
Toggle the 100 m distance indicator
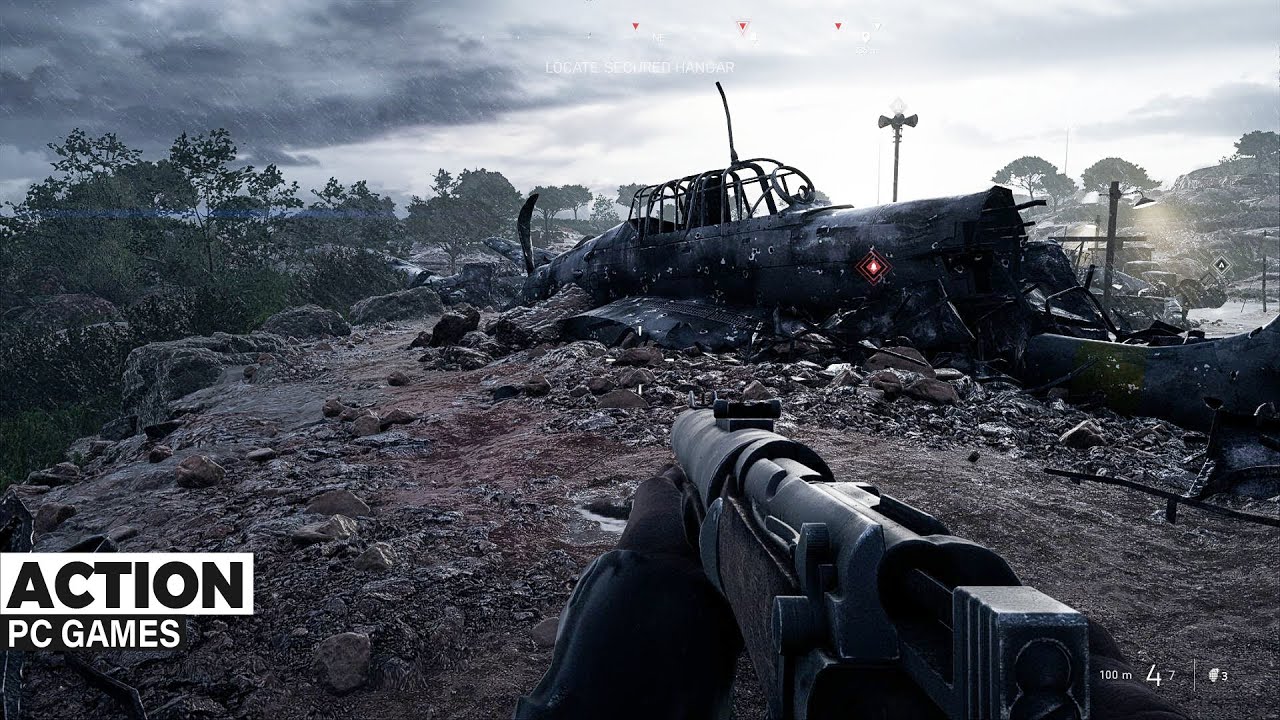(x=1115, y=675)
